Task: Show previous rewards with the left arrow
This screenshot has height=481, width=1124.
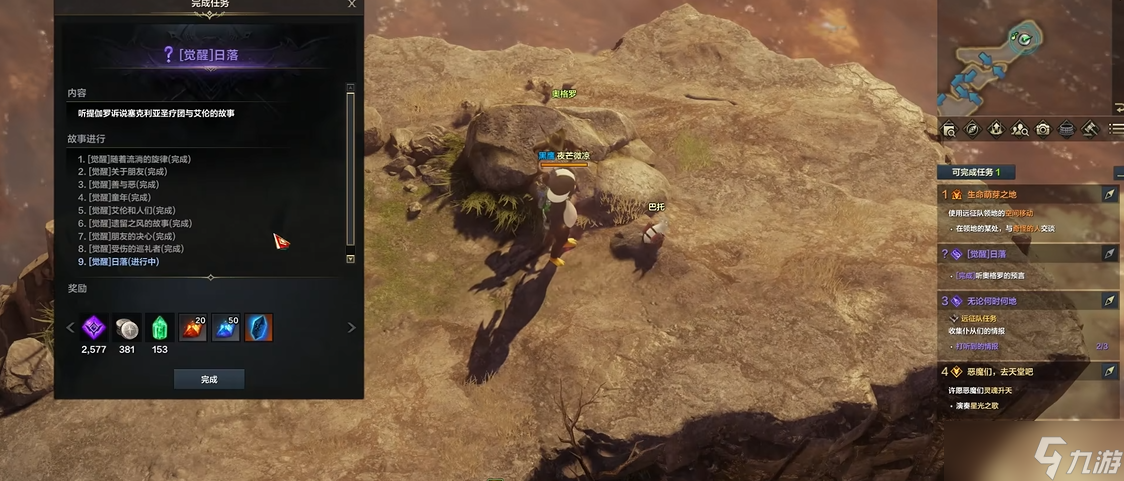Action: [70, 327]
